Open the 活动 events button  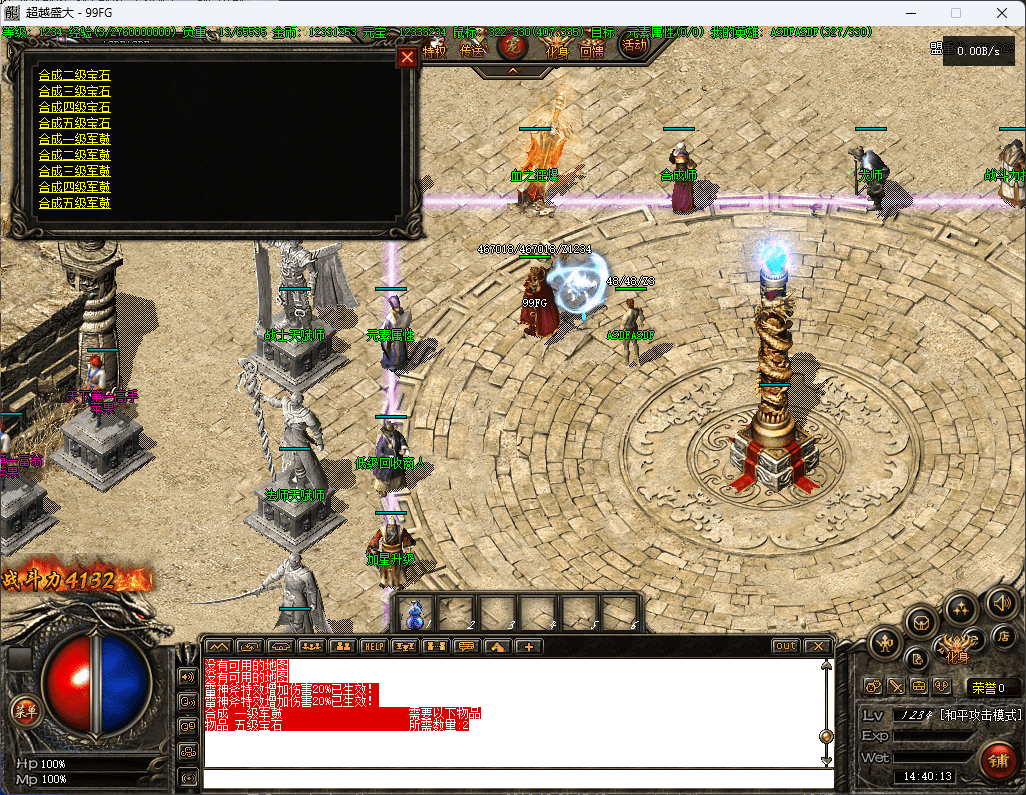tap(634, 45)
